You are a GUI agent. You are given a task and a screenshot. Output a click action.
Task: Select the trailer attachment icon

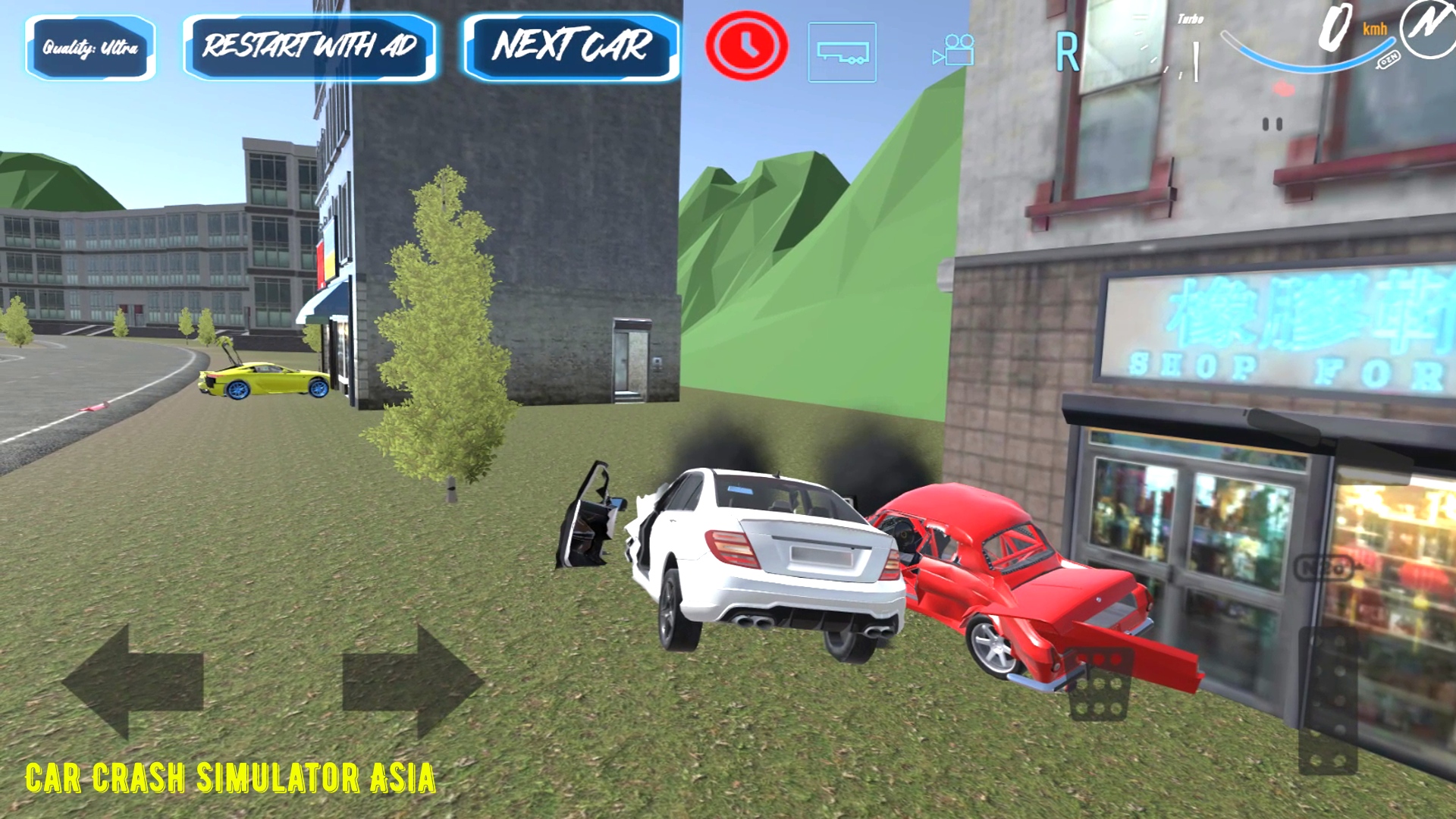point(841,53)
